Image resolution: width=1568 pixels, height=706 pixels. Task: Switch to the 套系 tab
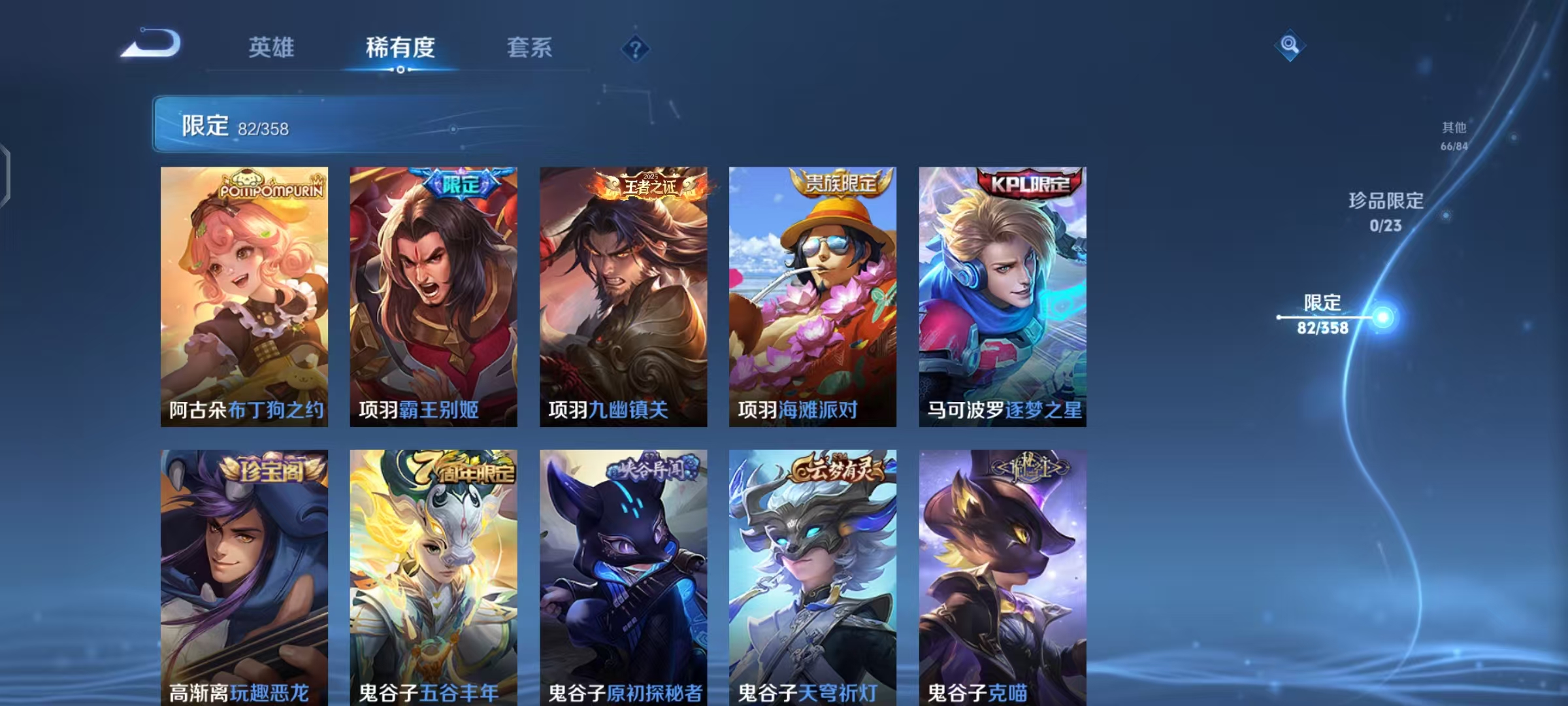point(530,46)
